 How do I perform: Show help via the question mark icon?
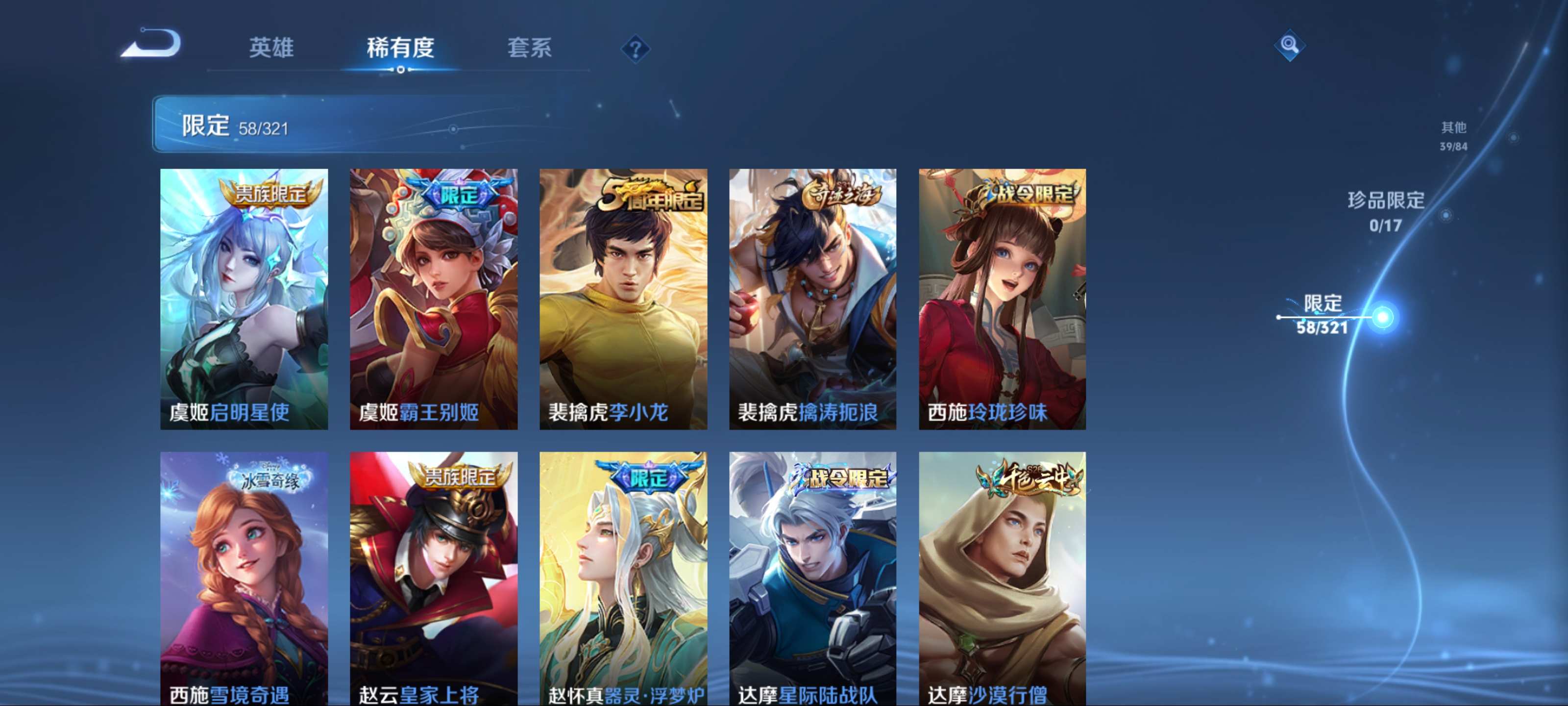tap(635, 49)
